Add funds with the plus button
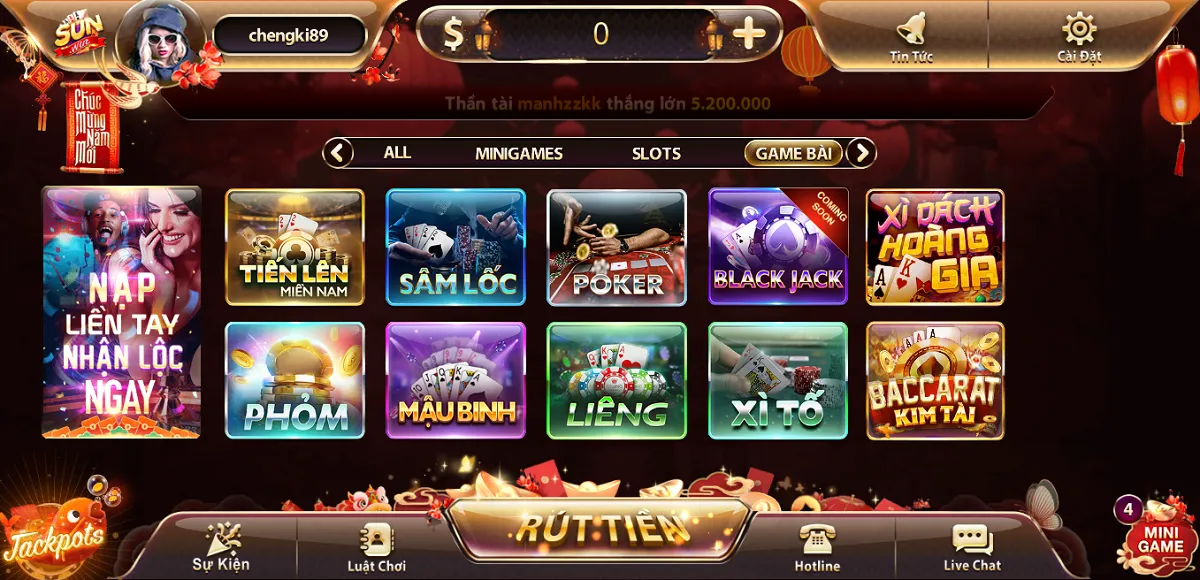Image resolution: width=1200 pixels, height=580 pixels. [x=748, y=34]
